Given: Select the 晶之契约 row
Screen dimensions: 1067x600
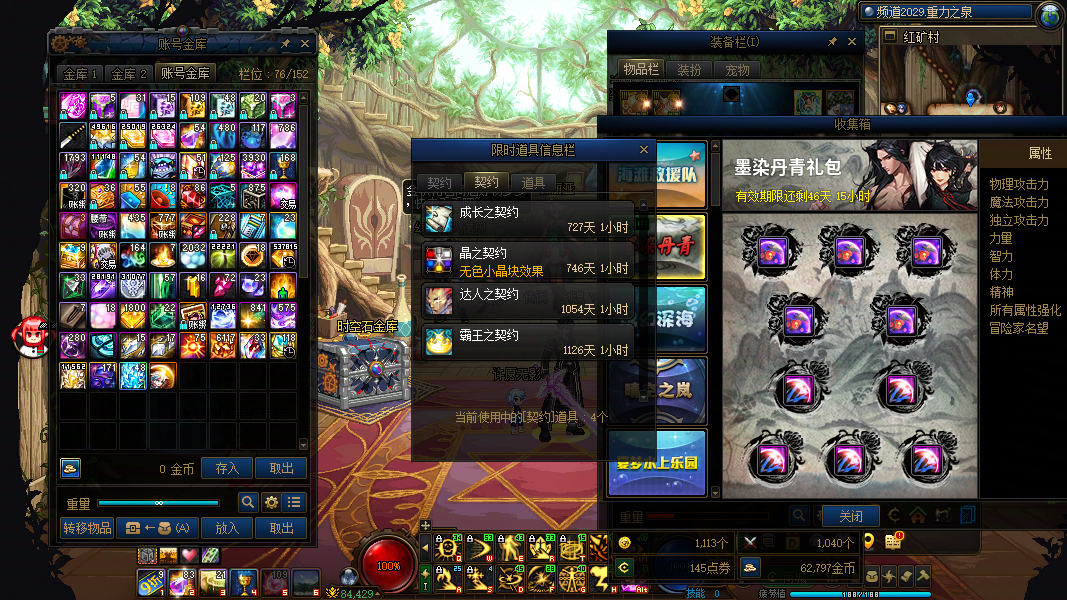Looking at the screenshot, I should click(x=528, y=261).
